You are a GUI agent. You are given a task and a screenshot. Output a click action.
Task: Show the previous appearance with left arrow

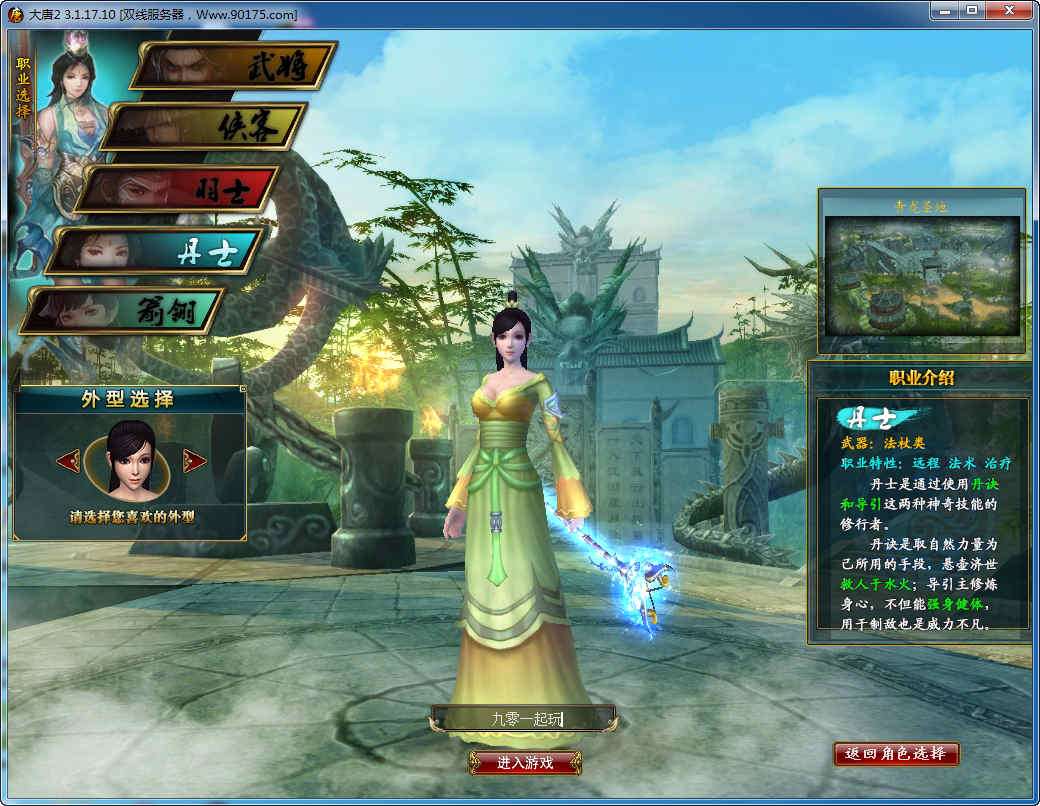point(69,461)
